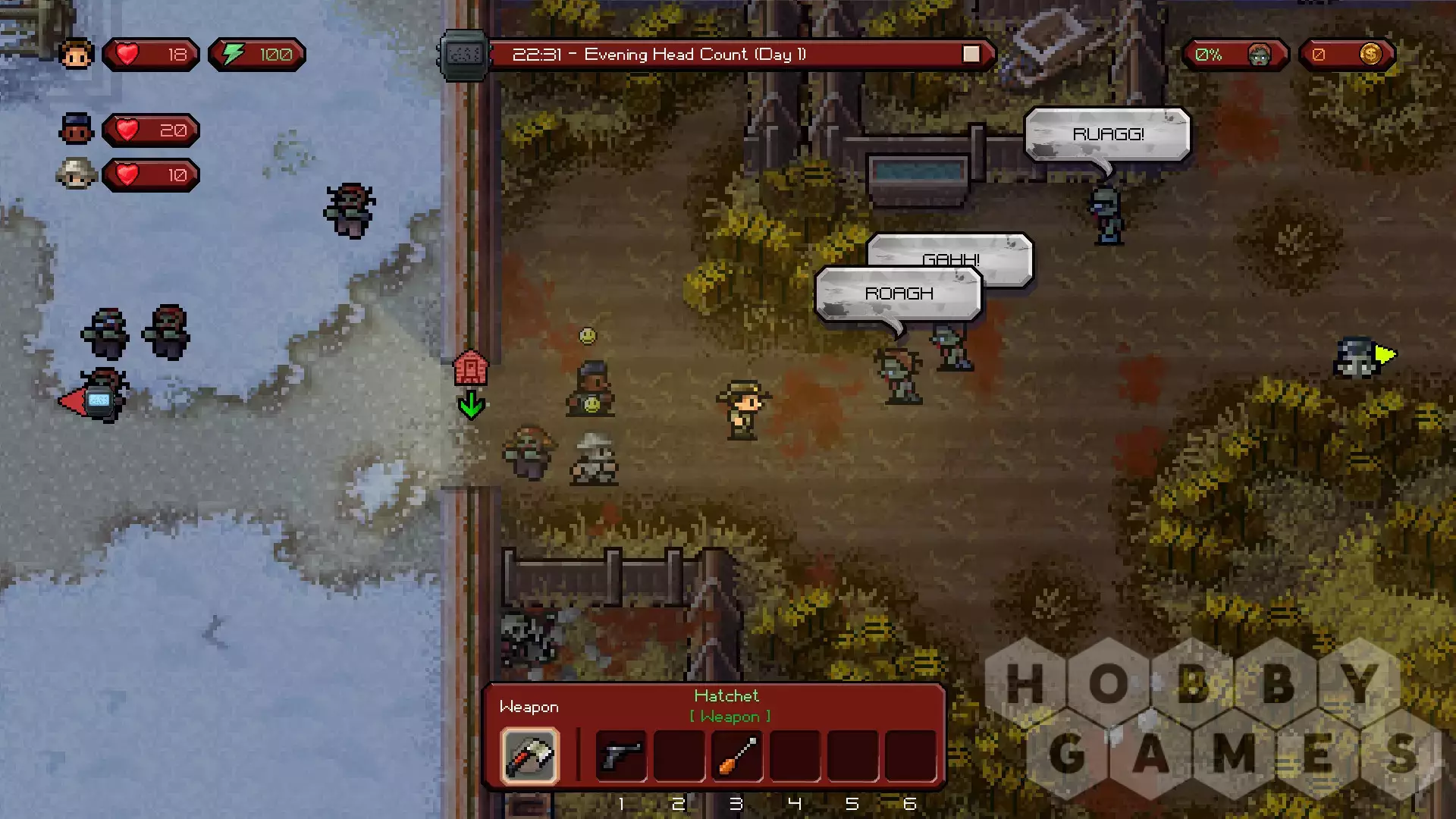The image size is (1456, 819).
Task: Click the zombie threat percentage icon
Action: [1259, 55]
